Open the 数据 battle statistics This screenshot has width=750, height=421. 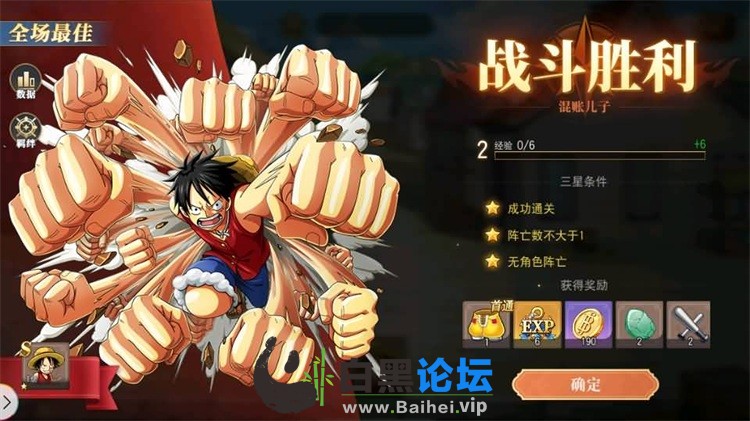tap(25, 80)
